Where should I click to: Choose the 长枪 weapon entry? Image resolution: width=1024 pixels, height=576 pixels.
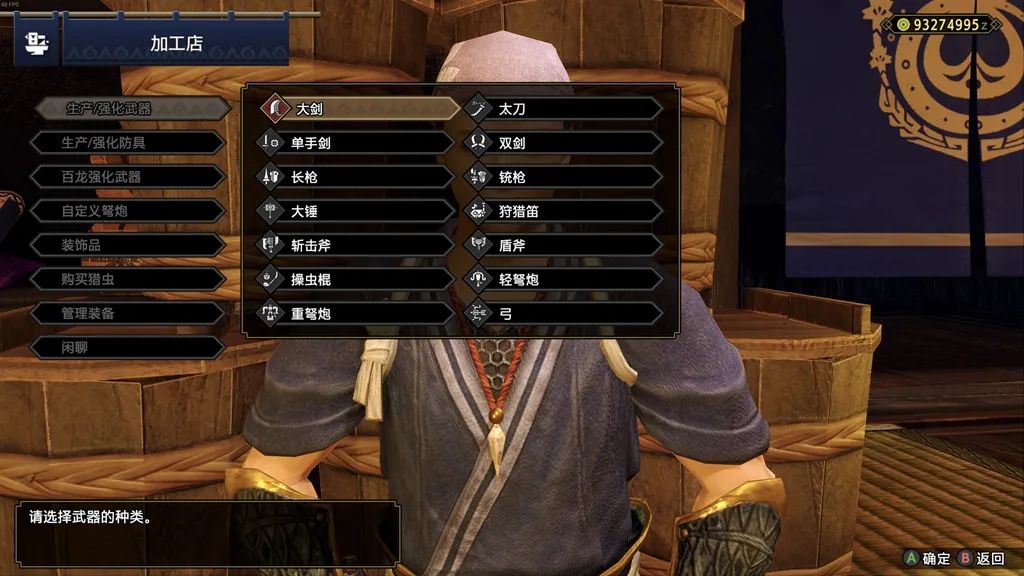point(355,177)
